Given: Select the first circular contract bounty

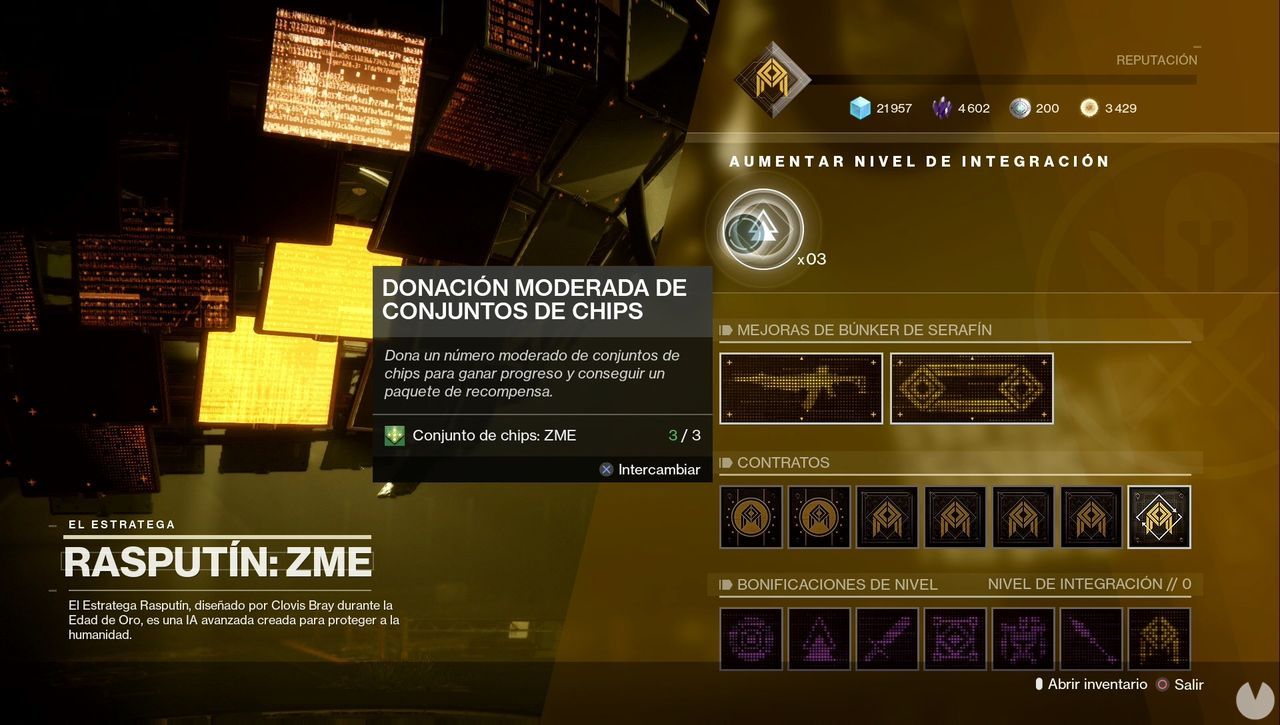Looking at the screenshot, I should click(x=750, y=516).
